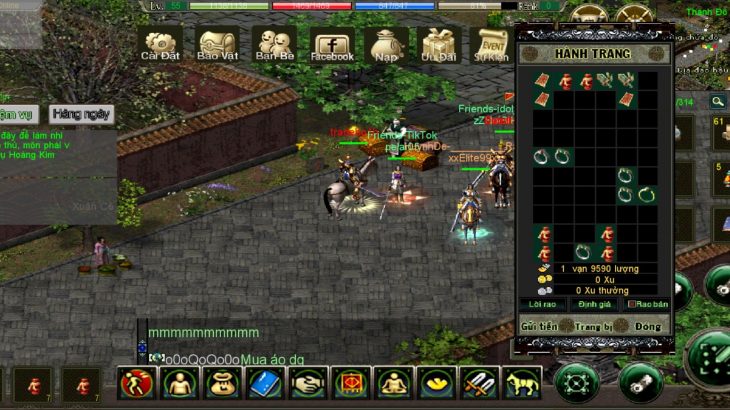Click the Gửi tiền button
The image size is (730, 410).
pos(538,326)
